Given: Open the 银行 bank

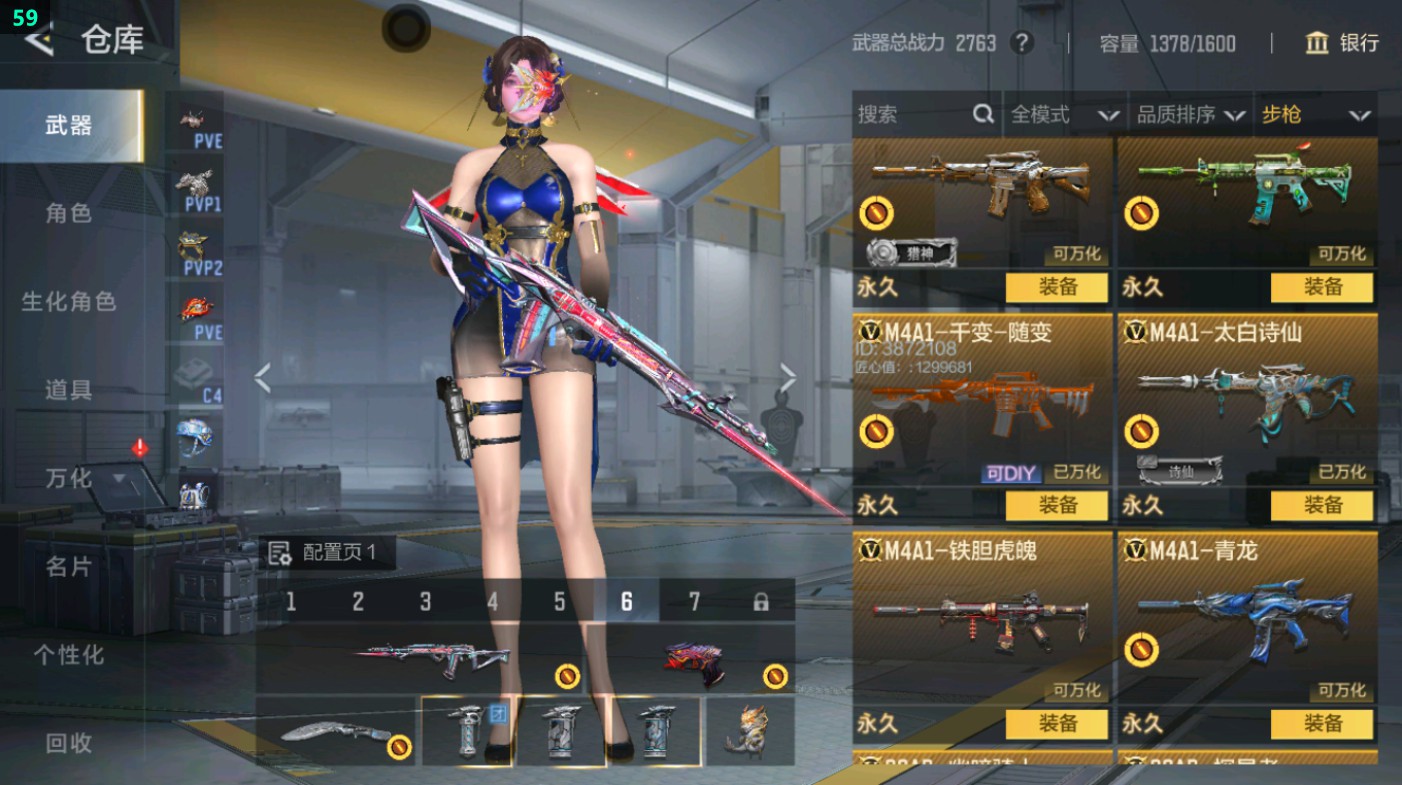Looking at the screenshot, I should click(1342, 43).
